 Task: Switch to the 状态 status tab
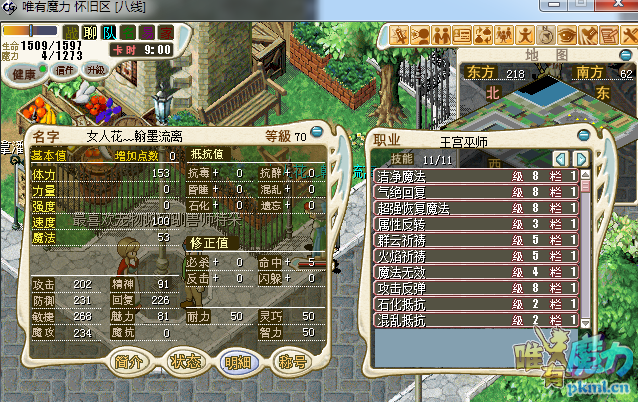(x=186, y=360)
